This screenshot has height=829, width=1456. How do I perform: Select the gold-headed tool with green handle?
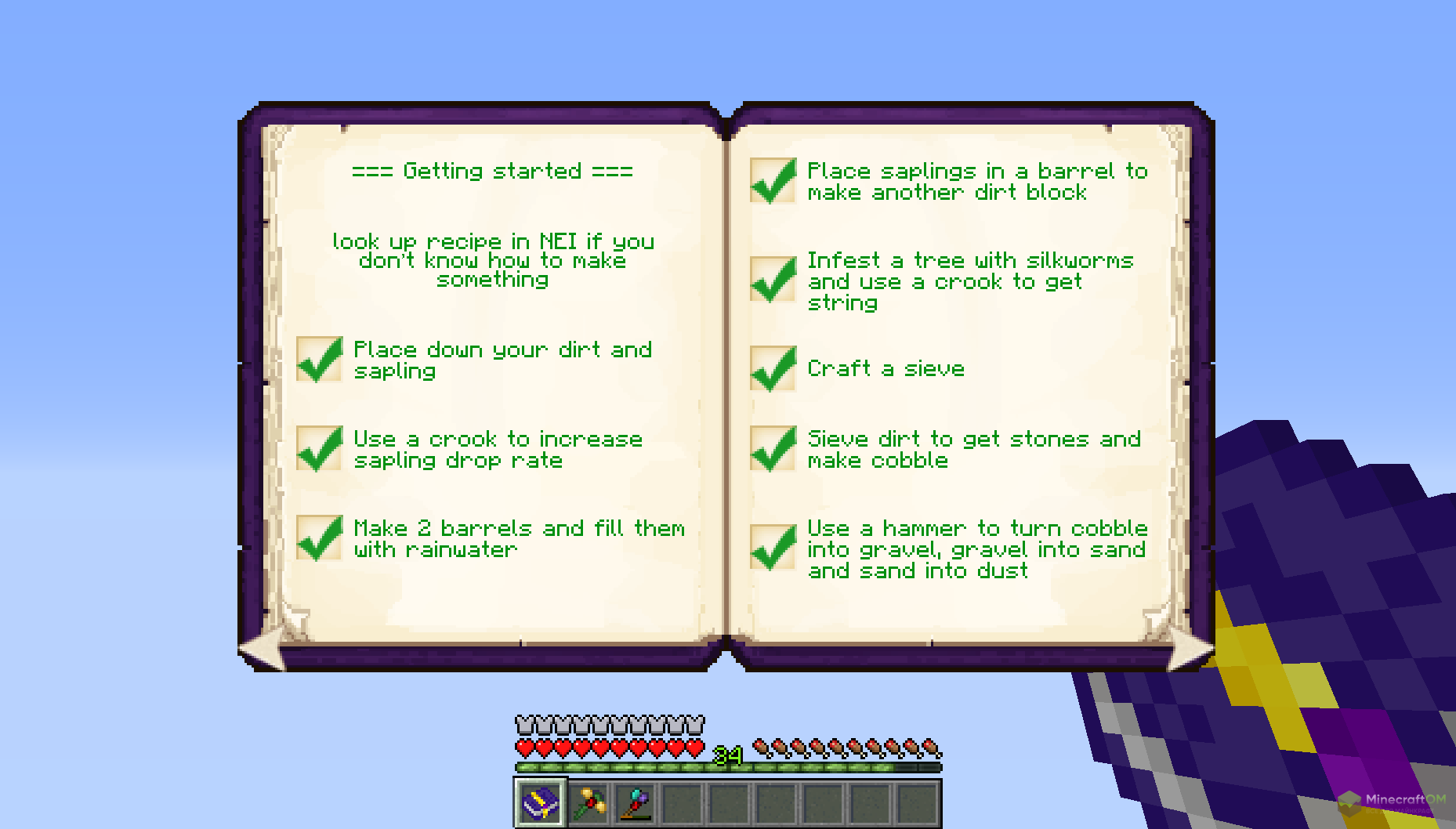589,802
